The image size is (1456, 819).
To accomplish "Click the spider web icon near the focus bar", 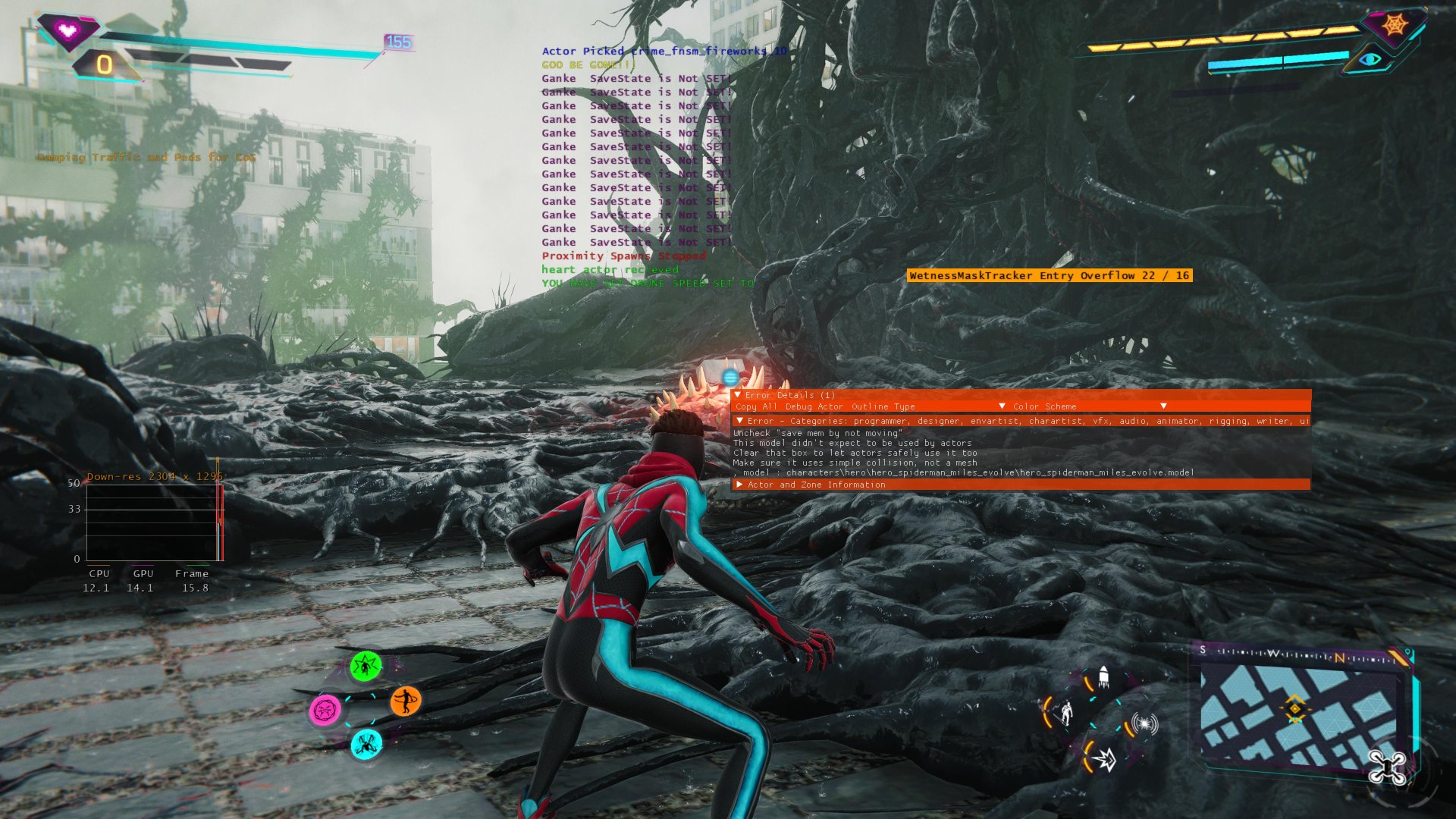I will [x=1394, y=25].
